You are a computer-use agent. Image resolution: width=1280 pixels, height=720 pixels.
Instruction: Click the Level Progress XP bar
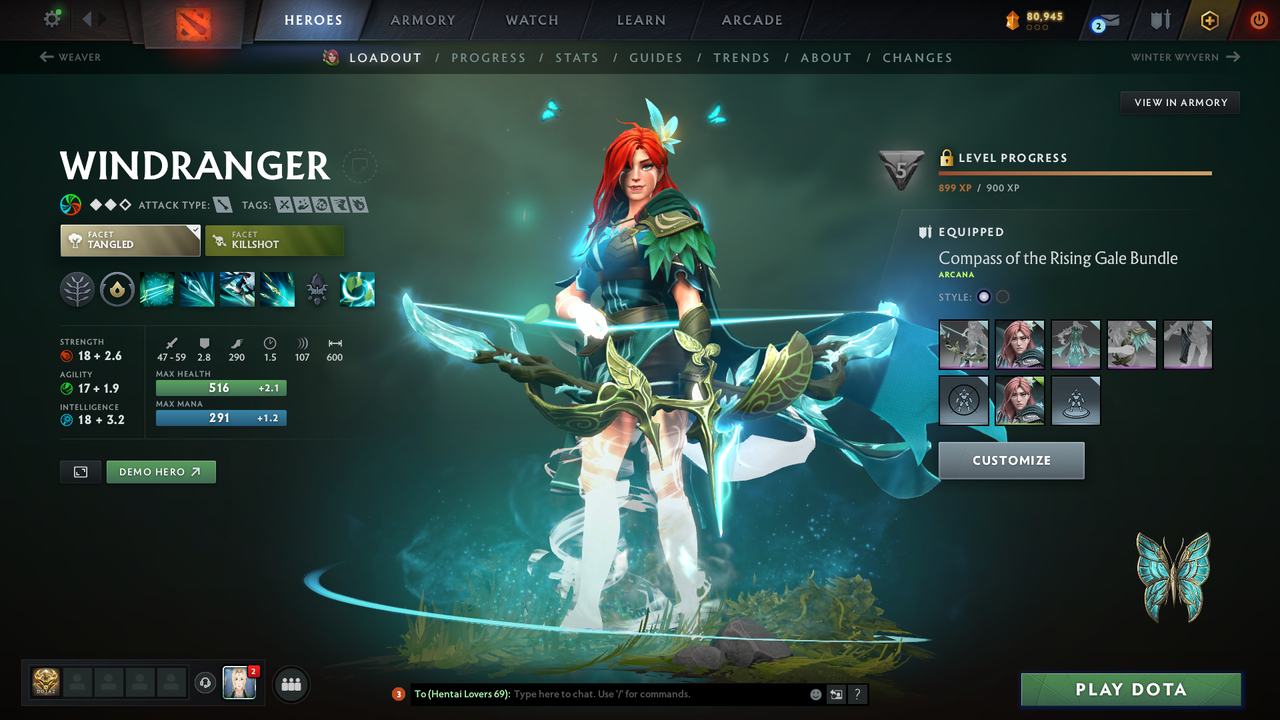1075,171
